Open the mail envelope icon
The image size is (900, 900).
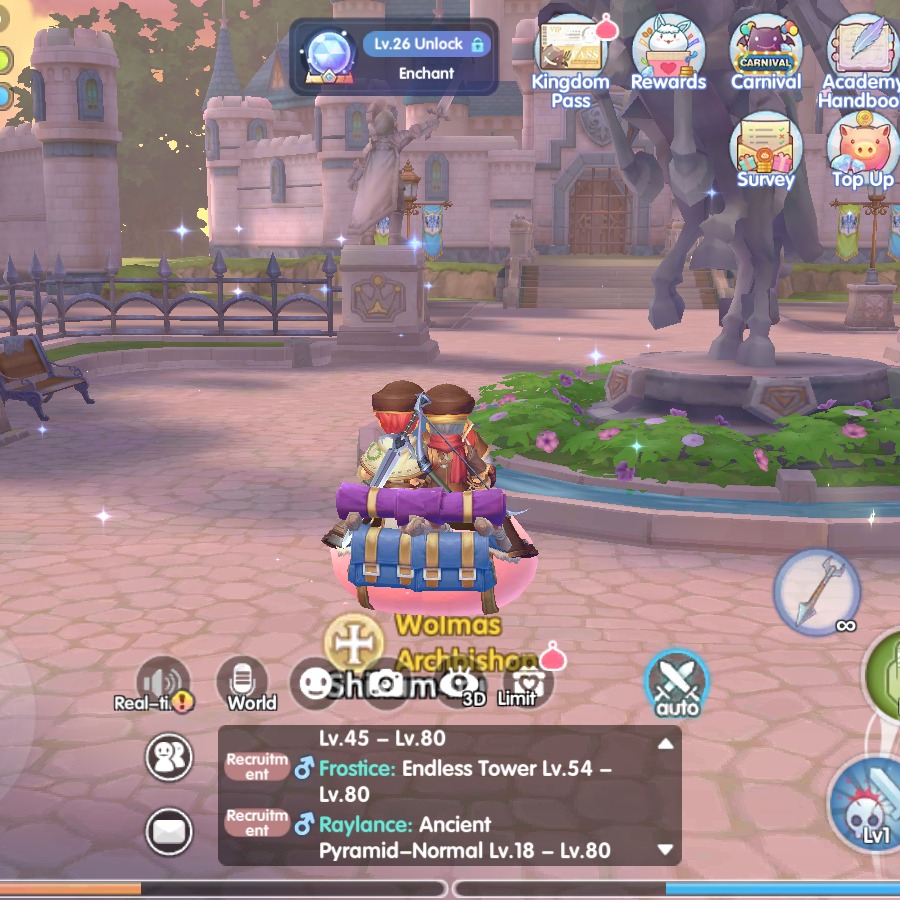(x=169, y=831)
